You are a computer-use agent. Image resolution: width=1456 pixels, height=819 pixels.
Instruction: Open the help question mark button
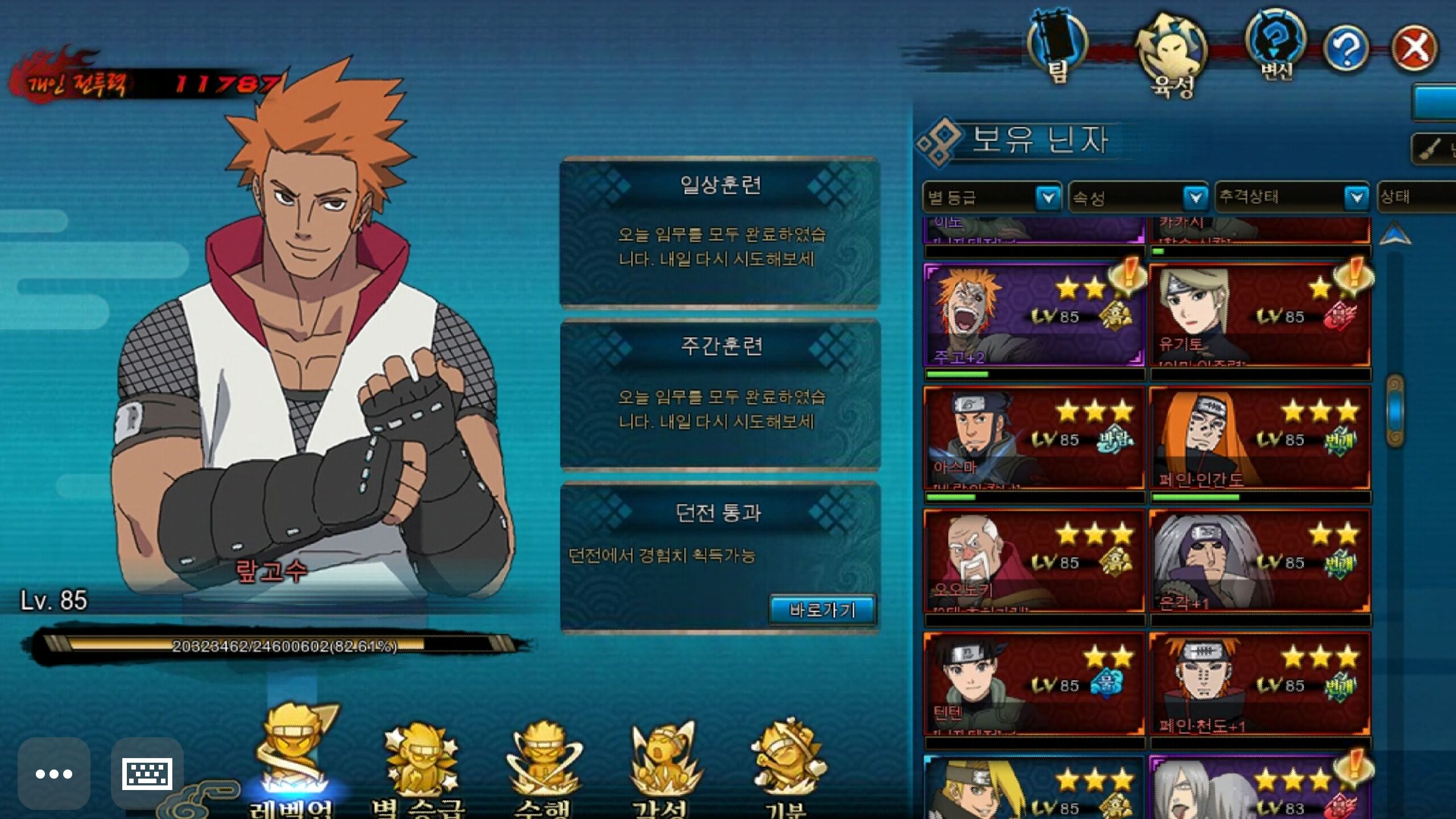coord(1346,49)
